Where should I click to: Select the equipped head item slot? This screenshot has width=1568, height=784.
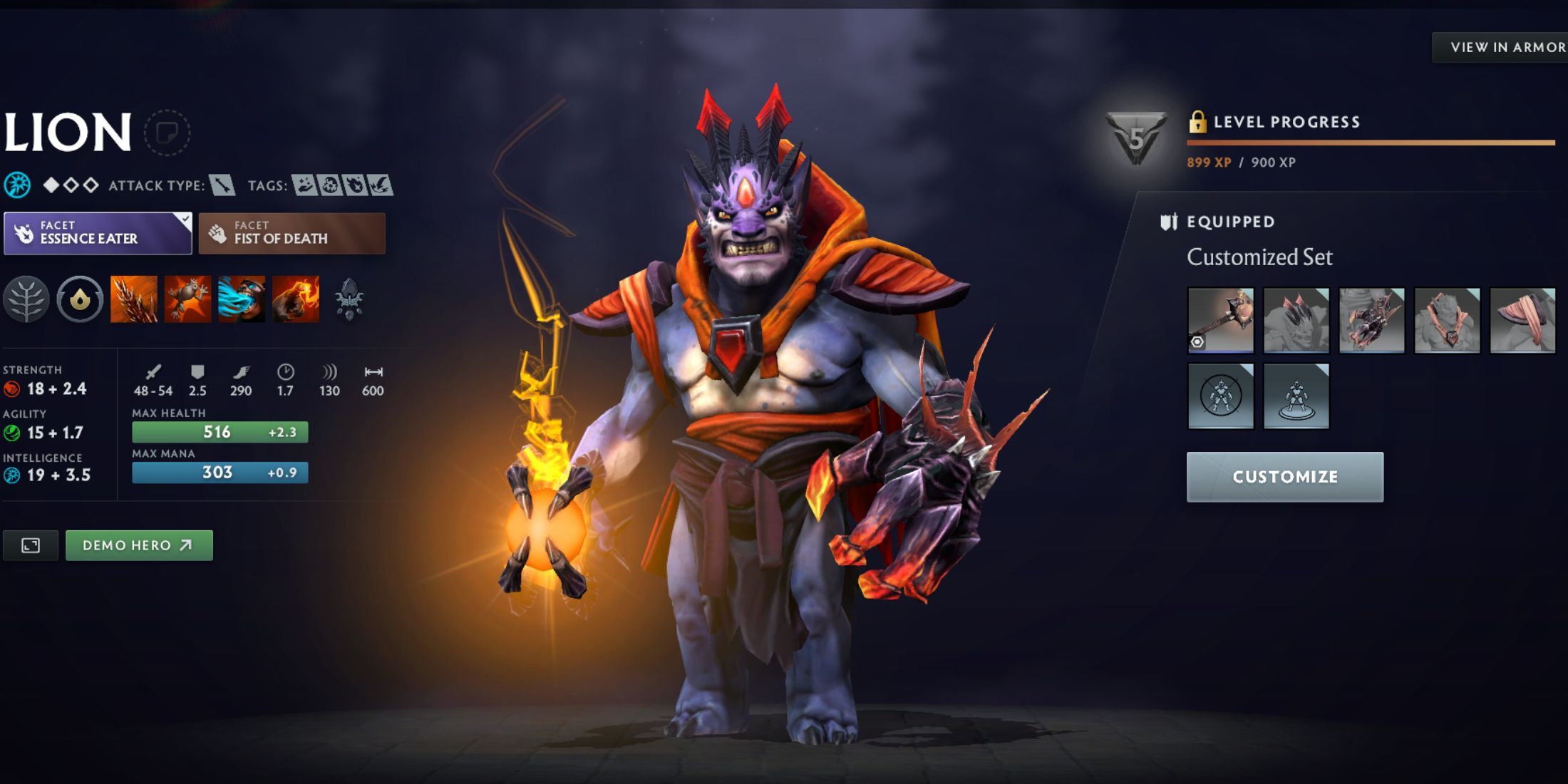[1296, 320]
